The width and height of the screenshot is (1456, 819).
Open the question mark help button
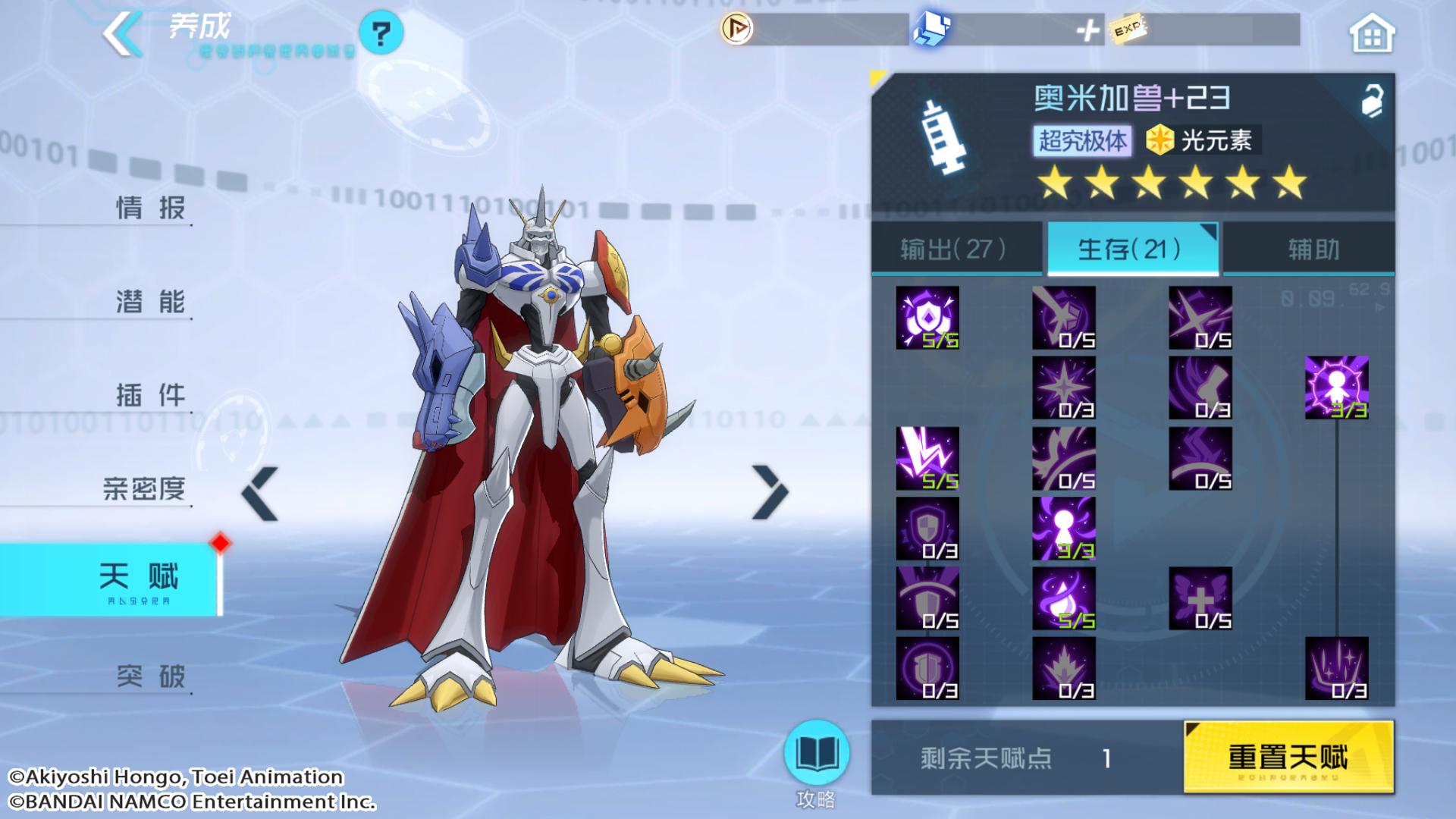381,33
